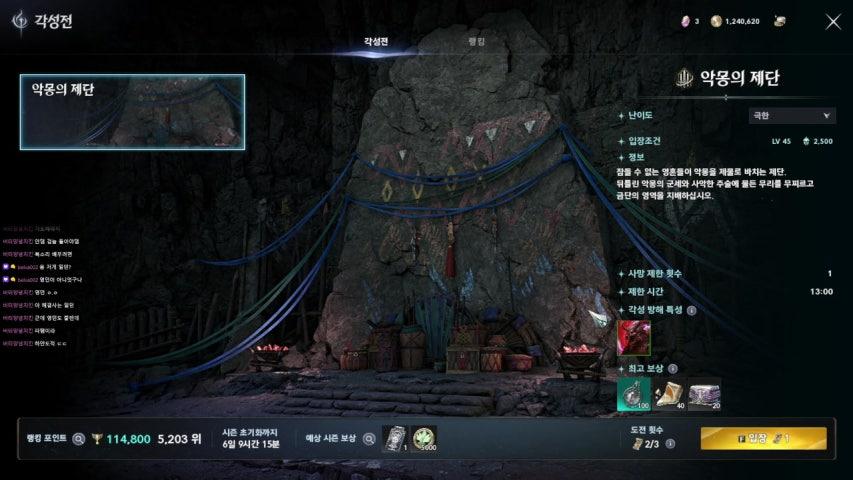Screen dimensions: 853x480
Task: View the purple ingot reward with count 20
Action: 704,395
